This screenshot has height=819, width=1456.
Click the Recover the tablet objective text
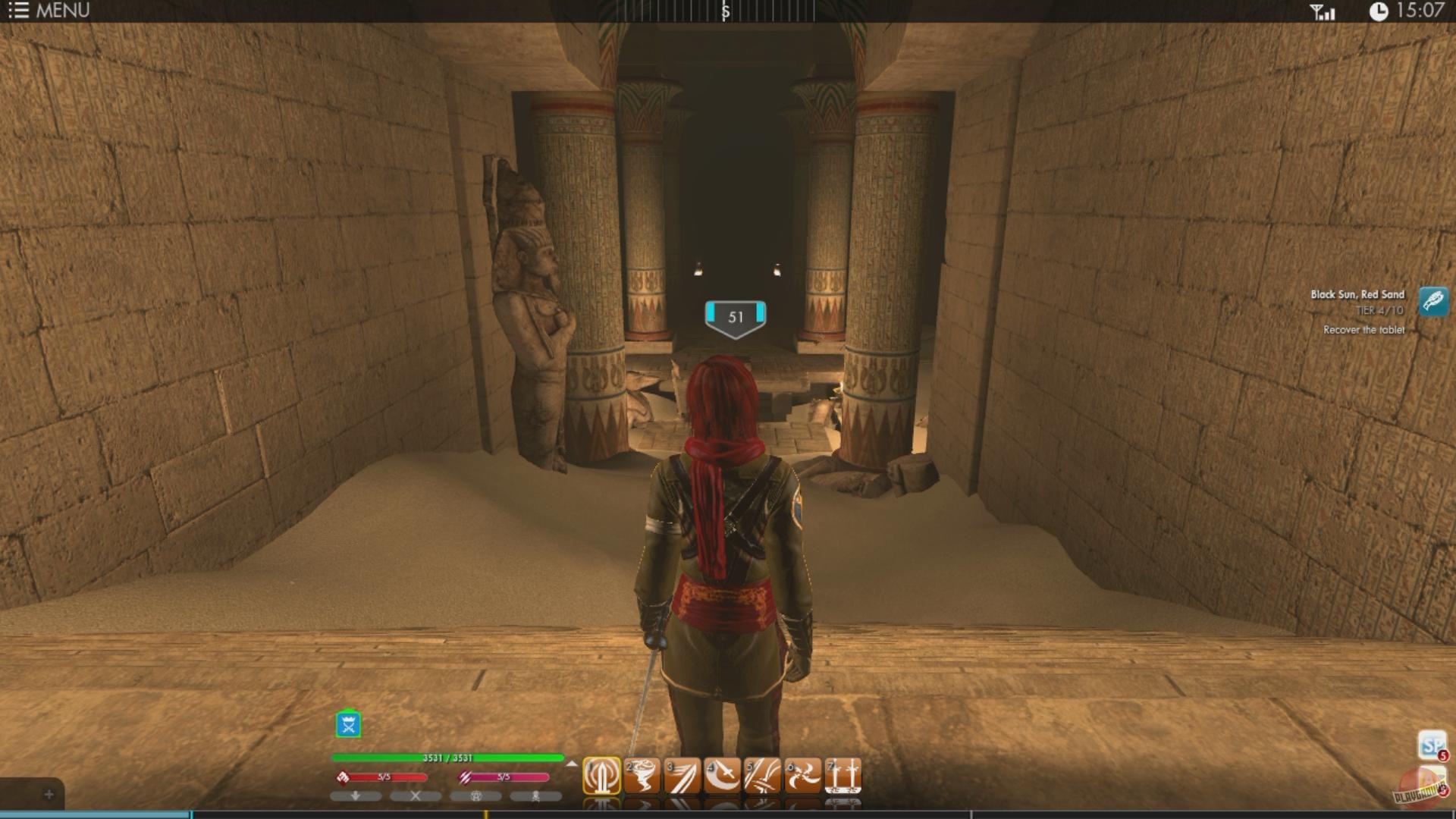1363,330
